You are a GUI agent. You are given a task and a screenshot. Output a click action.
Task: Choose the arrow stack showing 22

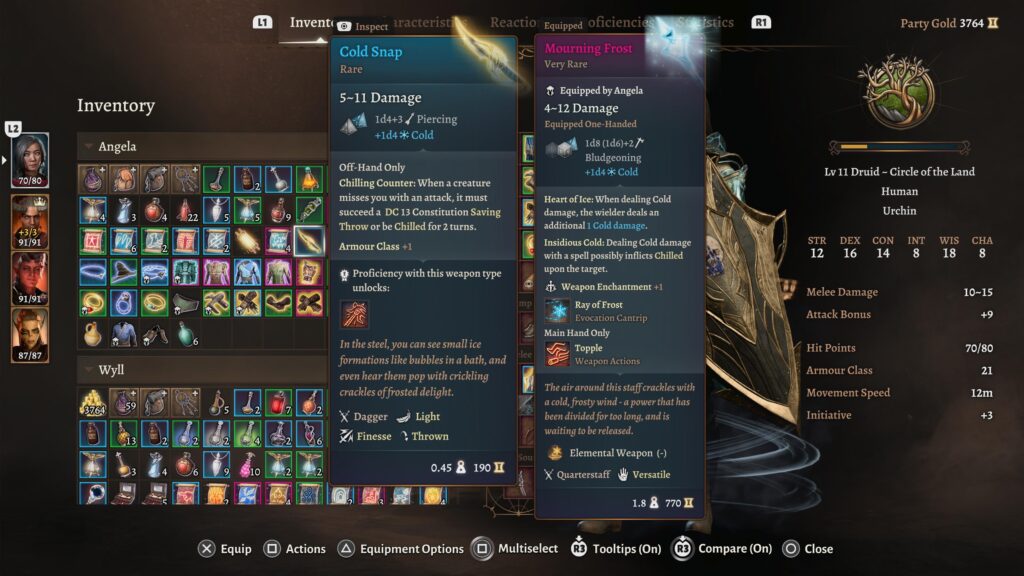point(186,210)
